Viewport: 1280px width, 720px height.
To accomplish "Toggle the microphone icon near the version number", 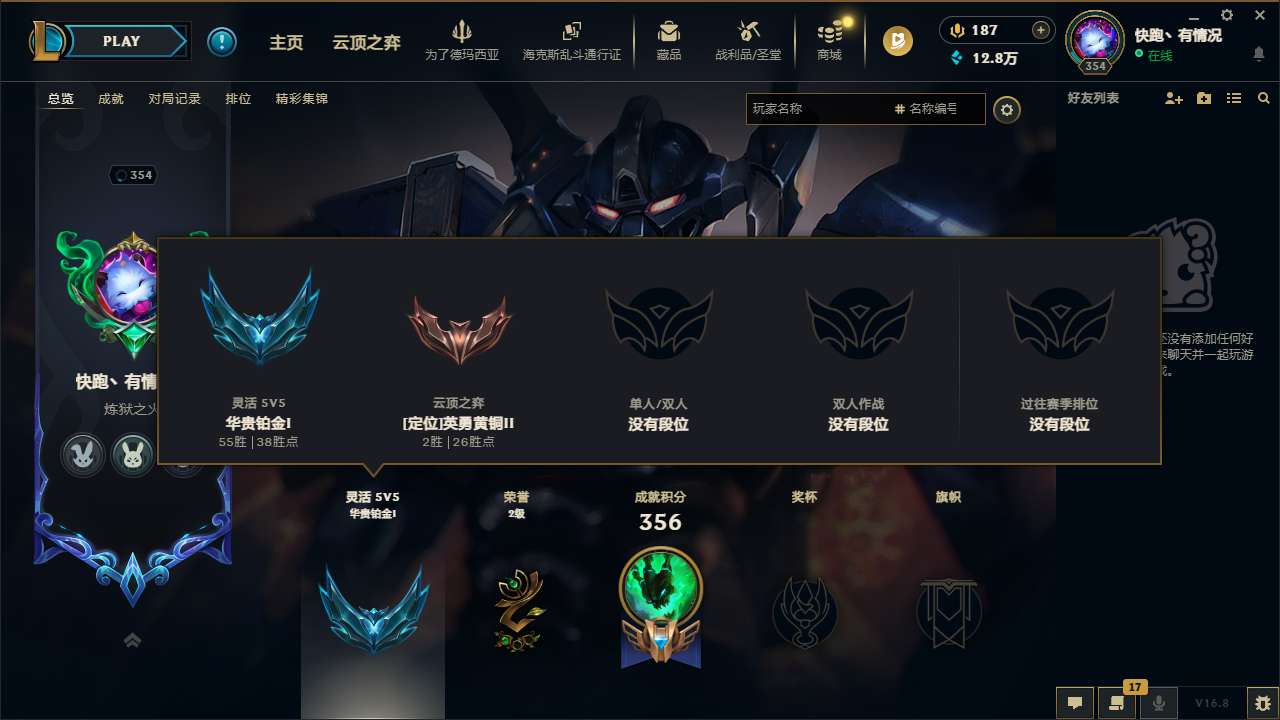I will click(1158, 704).
